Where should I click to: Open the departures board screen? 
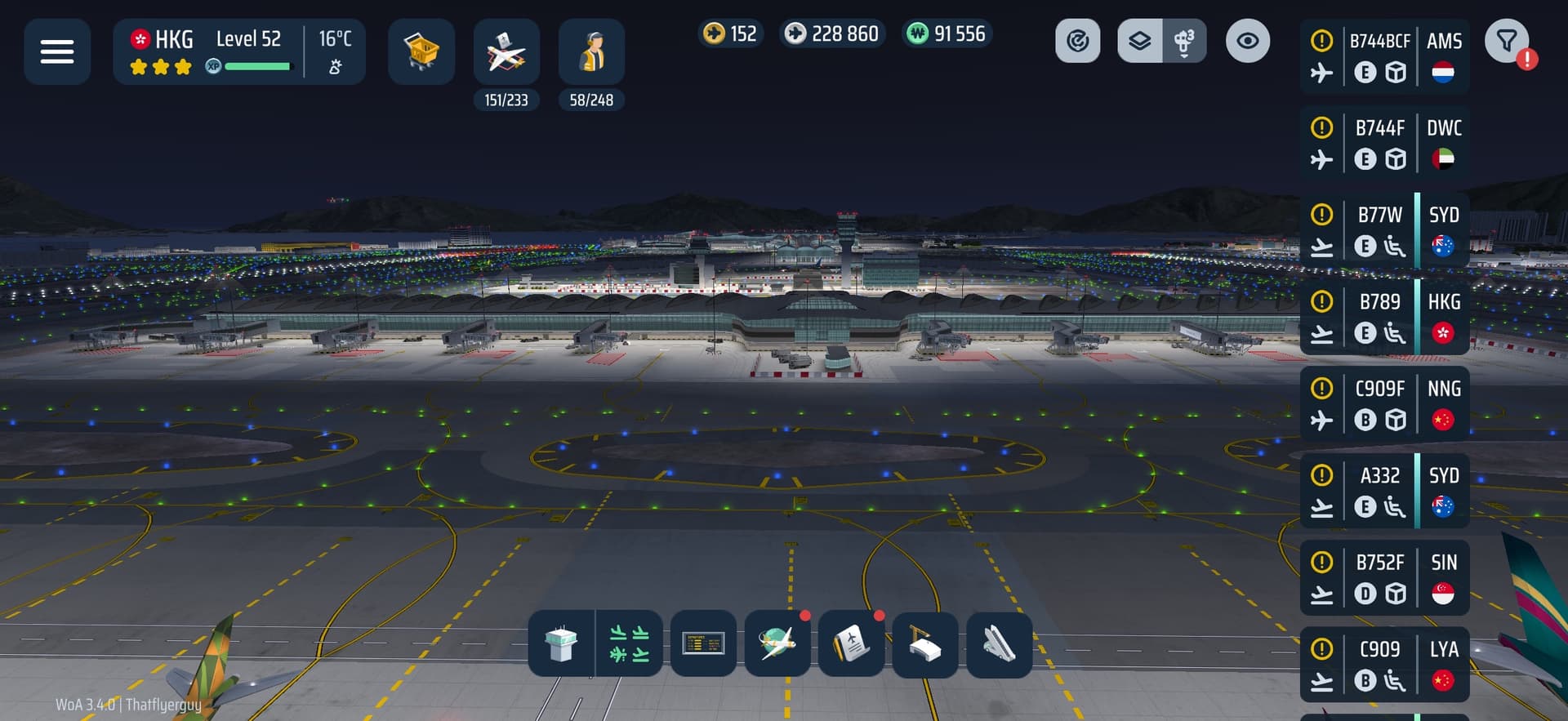703,644
